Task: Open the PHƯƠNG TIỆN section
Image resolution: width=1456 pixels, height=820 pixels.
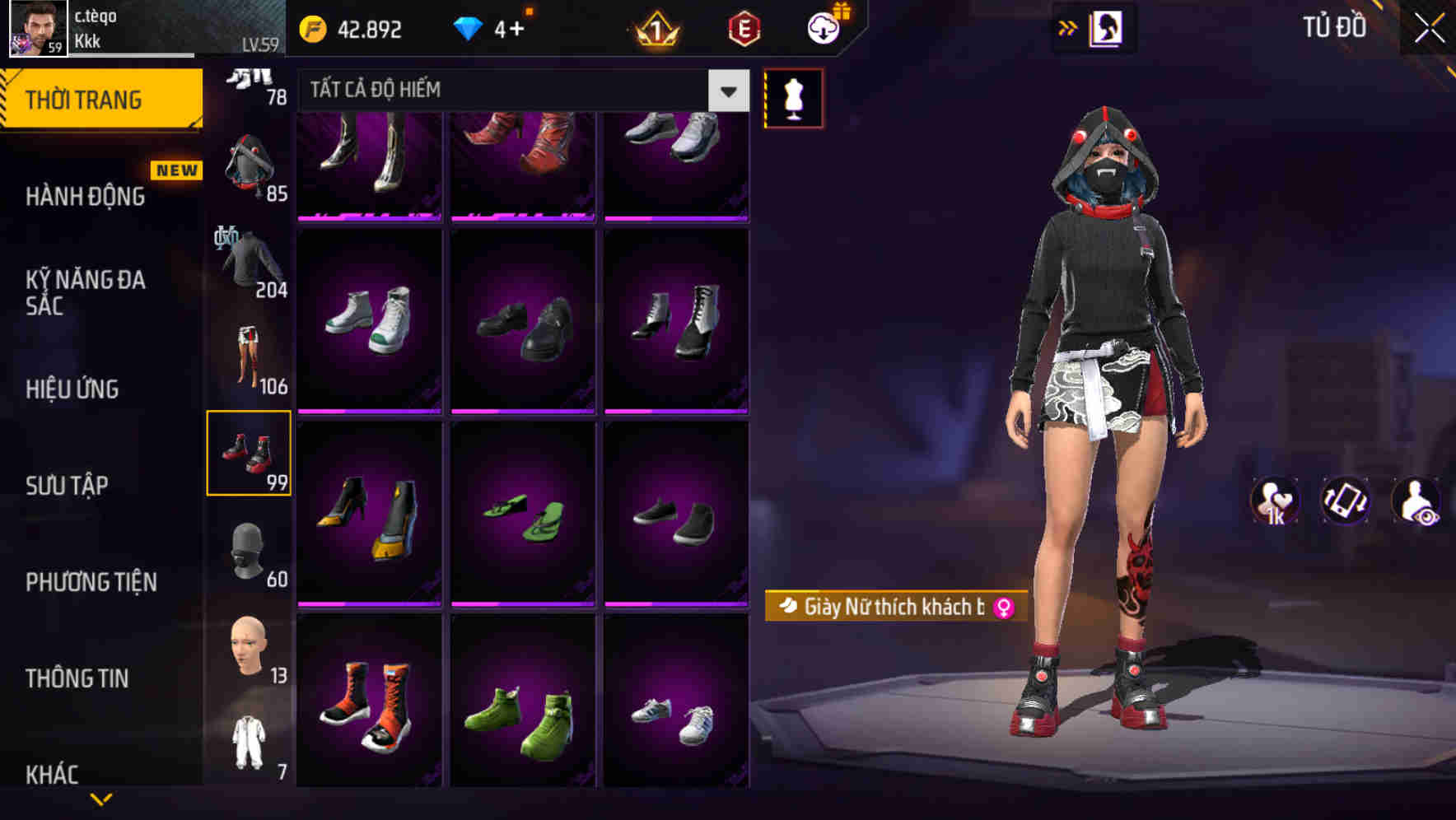Action: pyautogui.click(x=91, y=582)
